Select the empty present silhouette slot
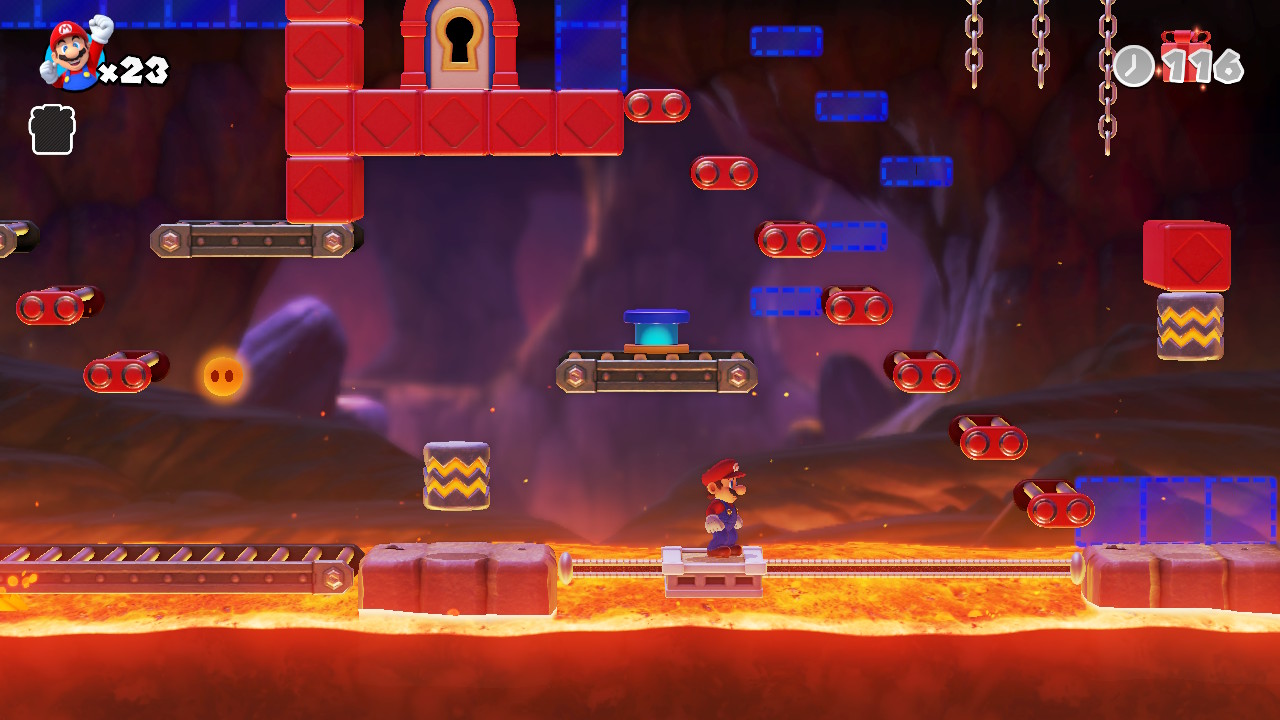The width and height of the screenshot is (1280, 720). pos(52,130)
